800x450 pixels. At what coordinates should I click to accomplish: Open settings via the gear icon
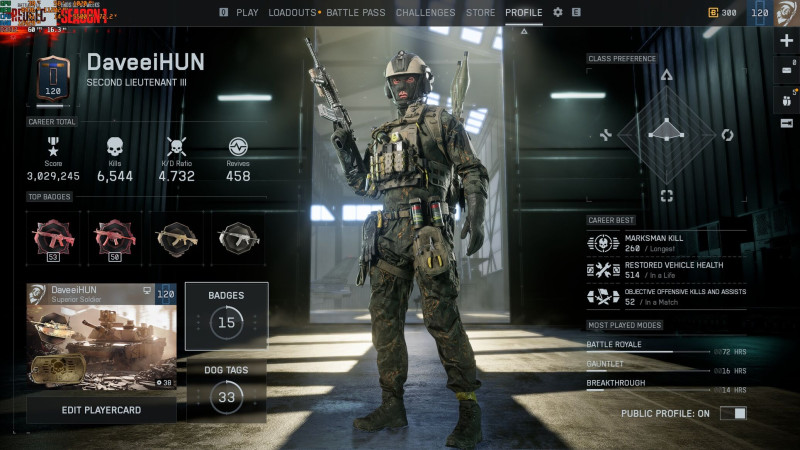(x=558, y=13)
